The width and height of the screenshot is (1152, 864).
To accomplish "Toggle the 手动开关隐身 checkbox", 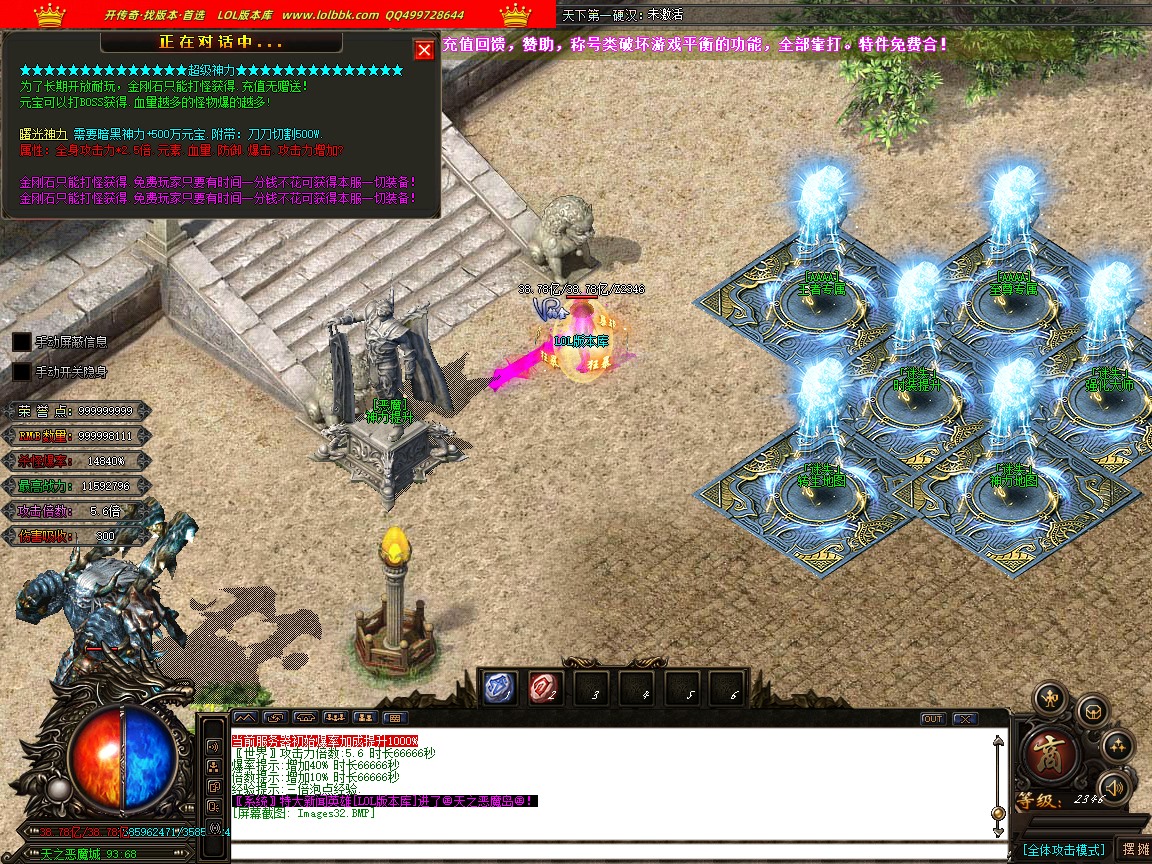I will [21, 372].
